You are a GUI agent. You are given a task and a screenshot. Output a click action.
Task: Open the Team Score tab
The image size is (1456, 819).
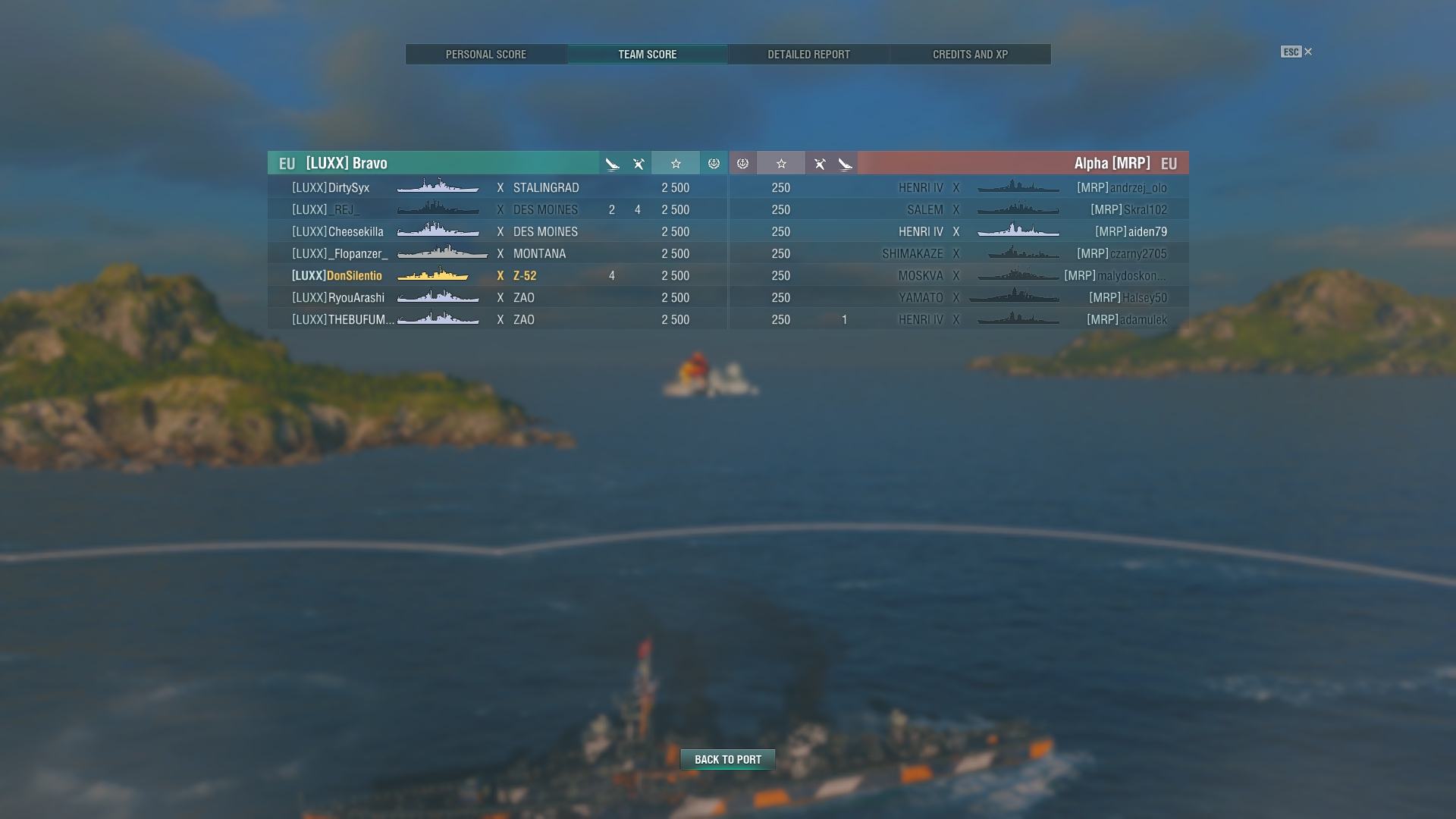647,55
